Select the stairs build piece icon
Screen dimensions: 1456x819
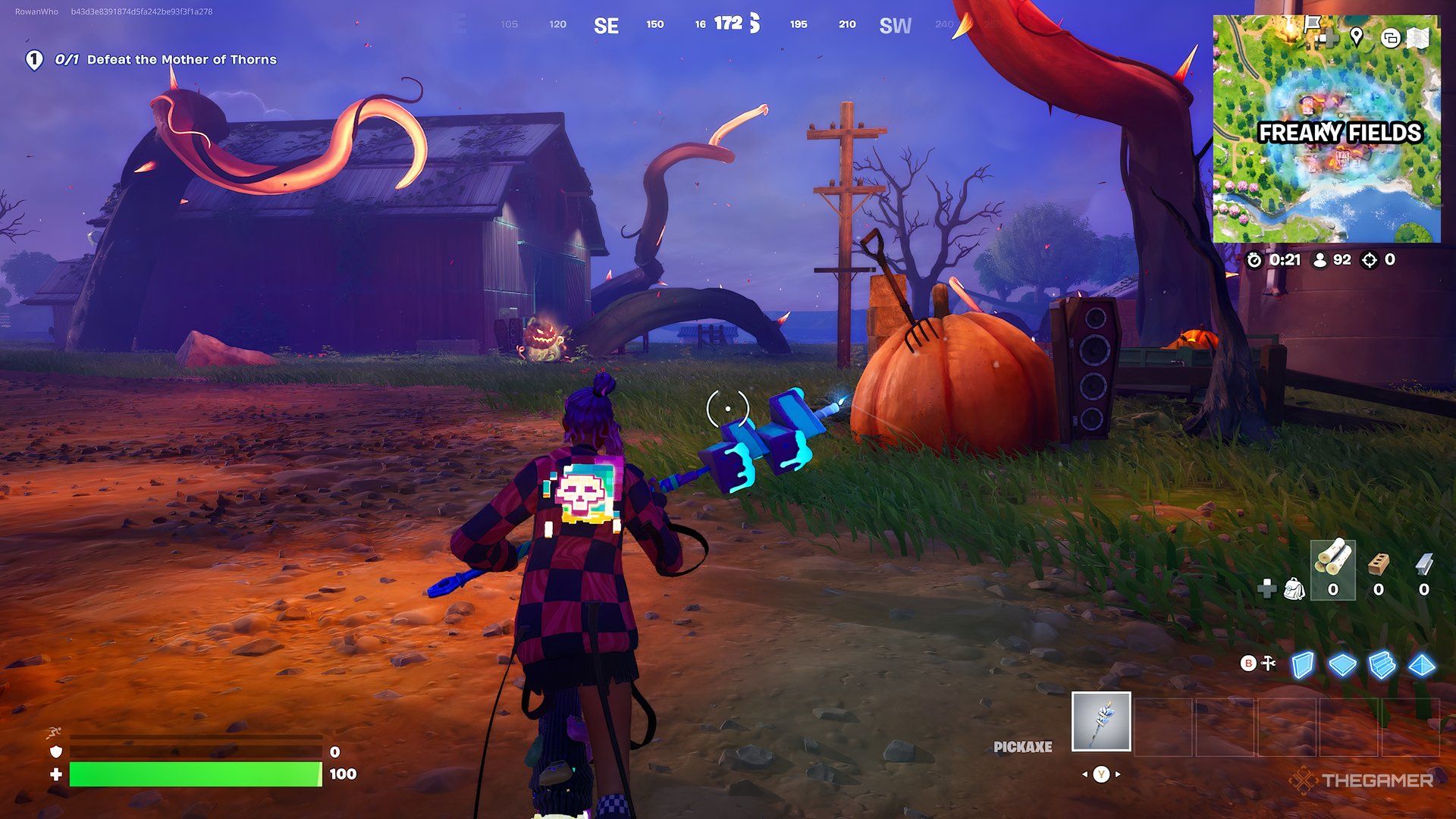(x=1382, y=665)
